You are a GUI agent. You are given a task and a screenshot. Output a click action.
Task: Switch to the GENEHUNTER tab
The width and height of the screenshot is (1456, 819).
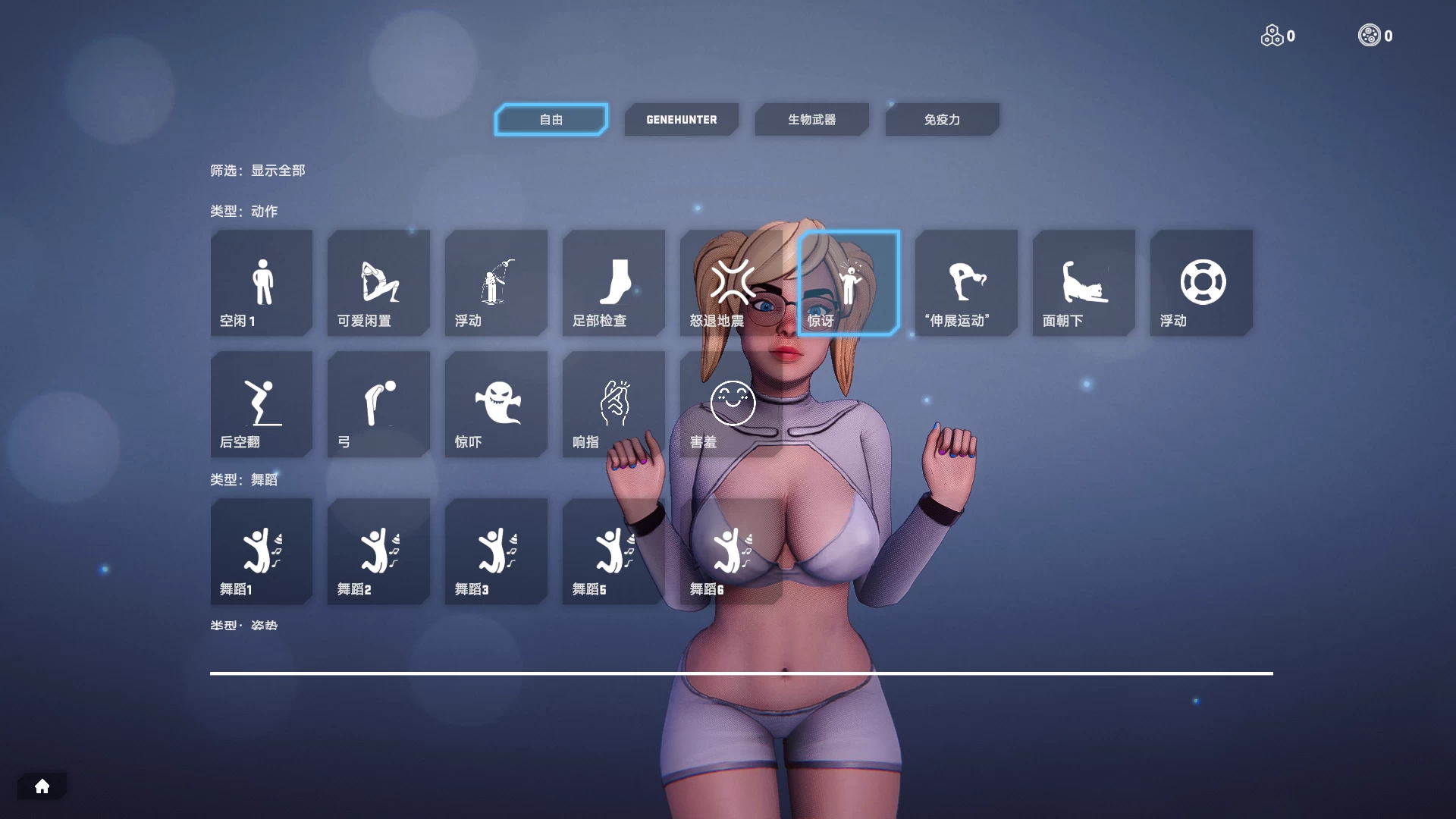pyautogui.click(x=681, y=119)
